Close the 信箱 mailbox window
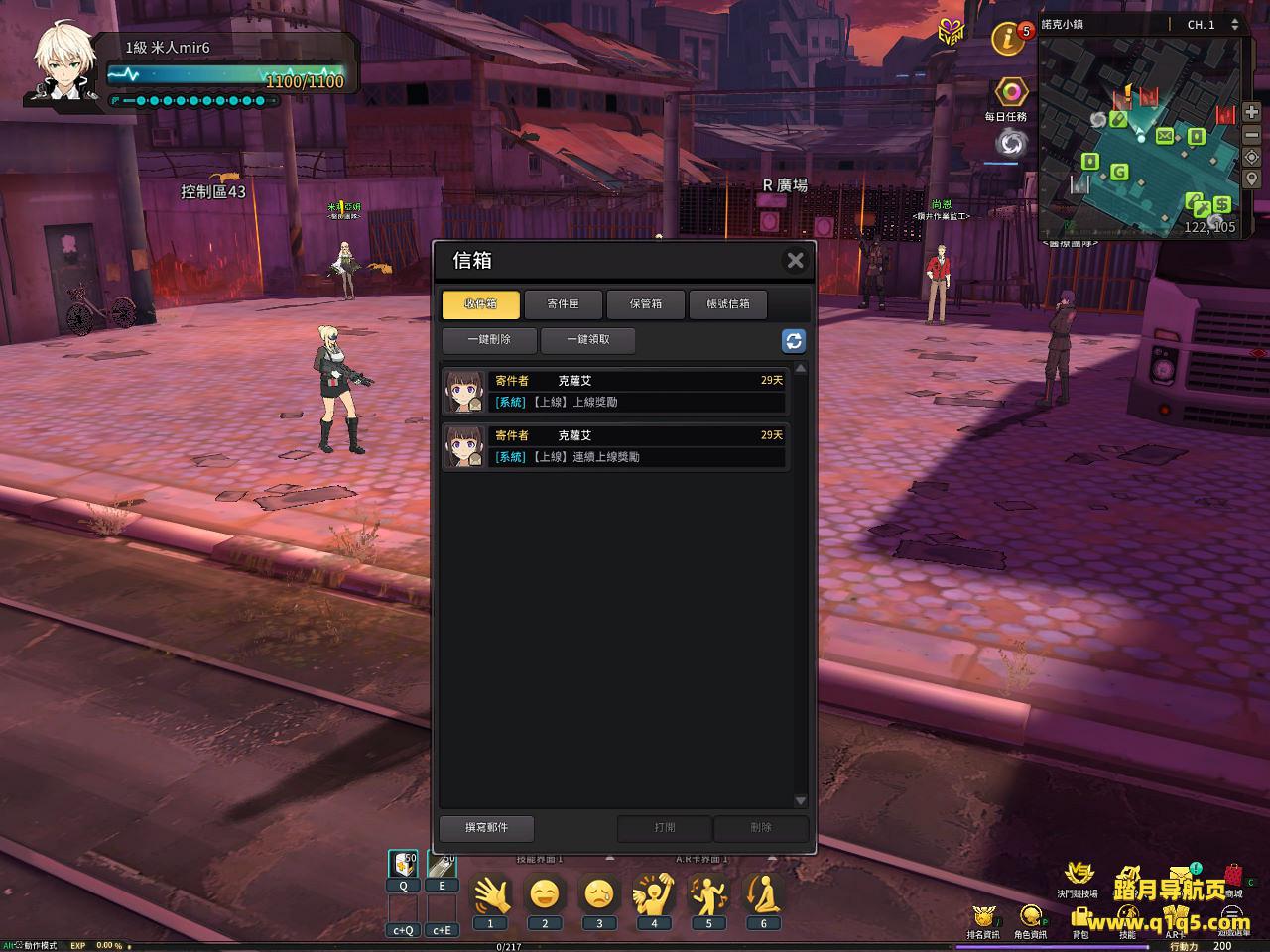The image size is (1270, 952). click(795, 261)
